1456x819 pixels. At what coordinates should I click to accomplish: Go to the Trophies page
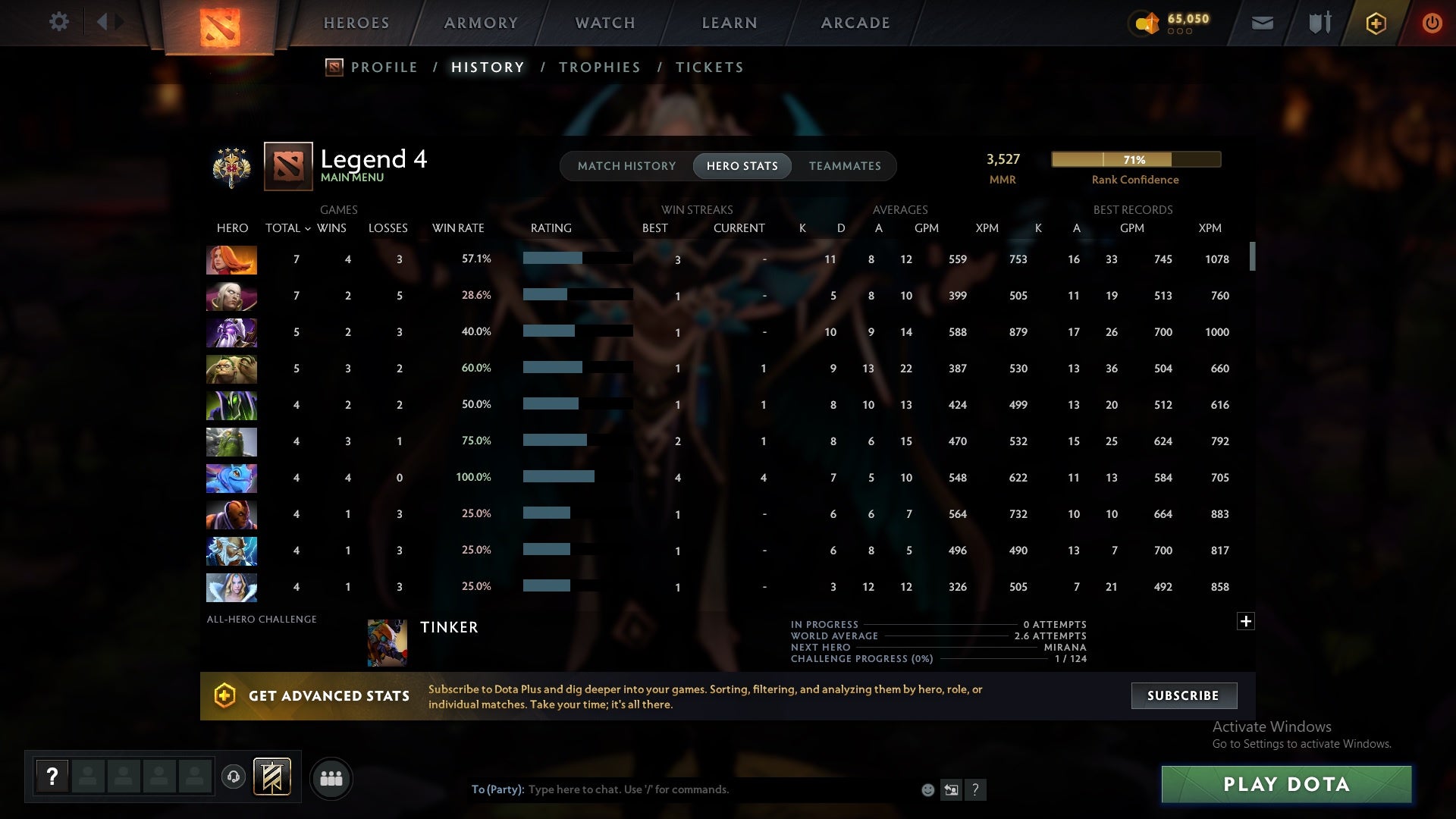click(599, 67)
